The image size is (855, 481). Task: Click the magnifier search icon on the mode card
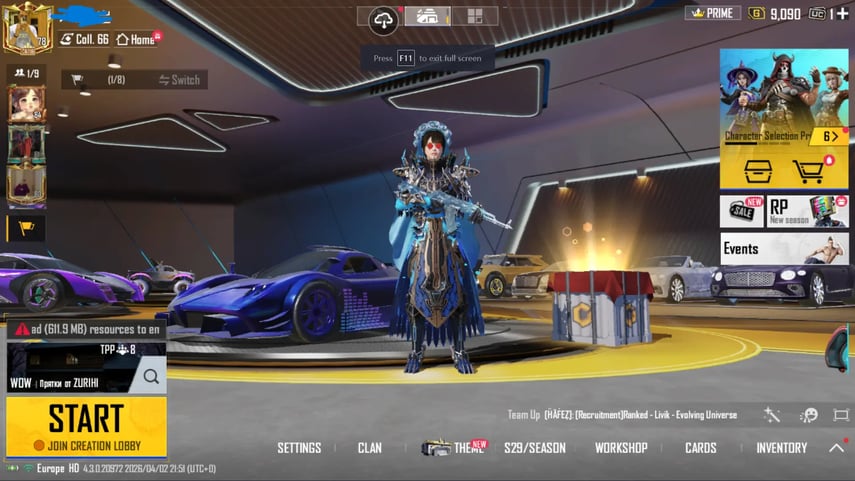tap(151, 376)
